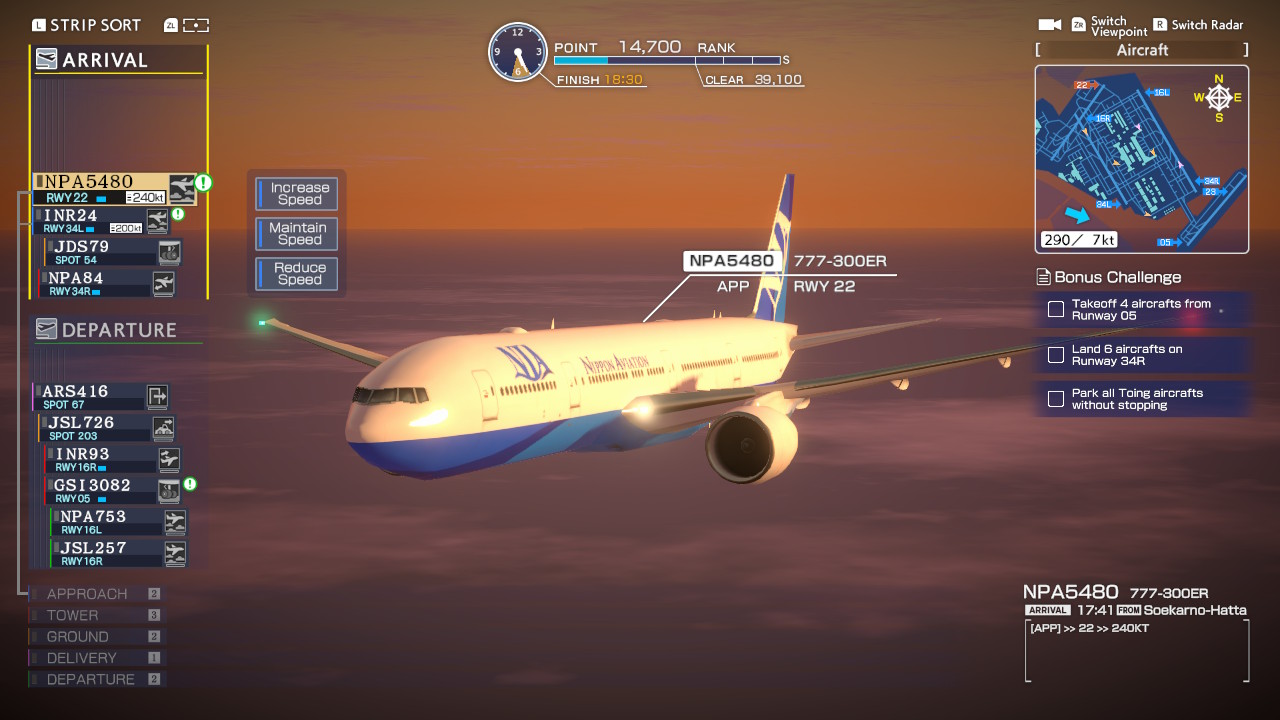The height and width of the screenshot is (720, 1280).
Task: Select the landing aircraft icon on INR24 strip
Action: (x=159, y=220)
